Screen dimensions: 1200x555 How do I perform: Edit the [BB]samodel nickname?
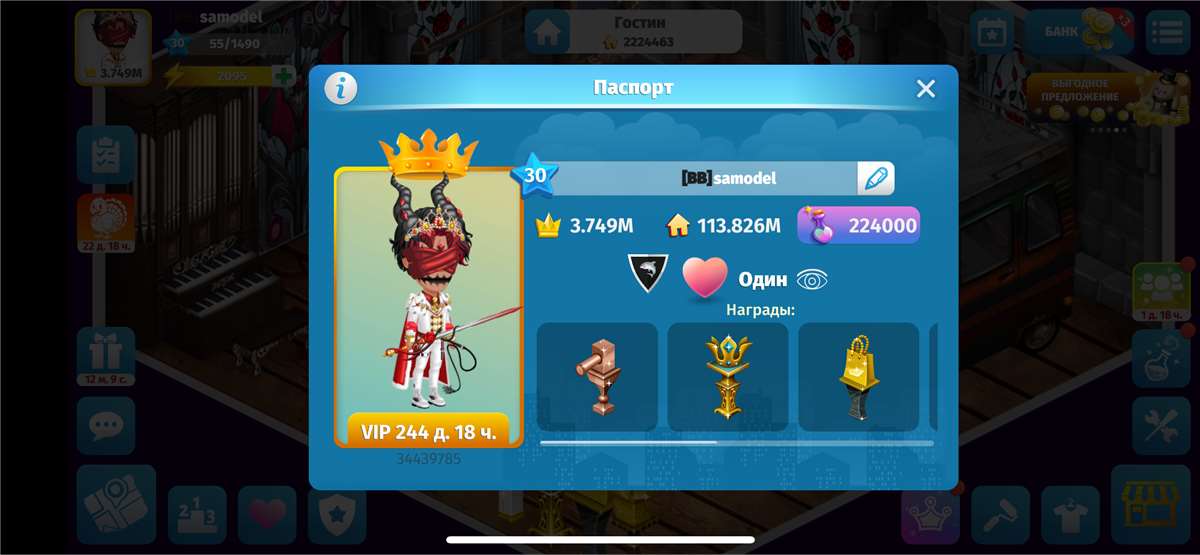(x=875, y=178)
